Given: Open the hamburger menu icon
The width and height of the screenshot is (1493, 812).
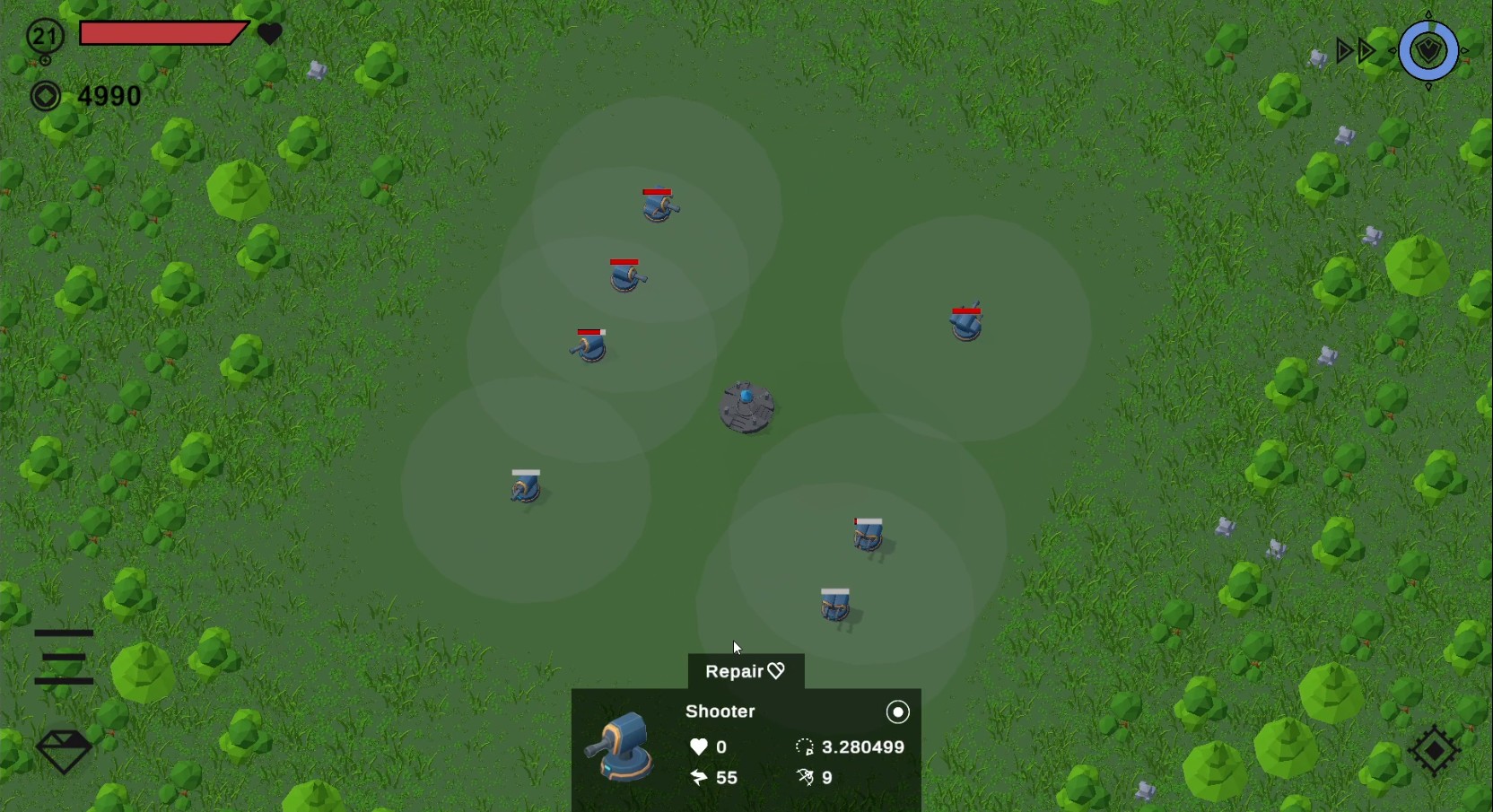Looking at the screenshot, I should 64,657.
